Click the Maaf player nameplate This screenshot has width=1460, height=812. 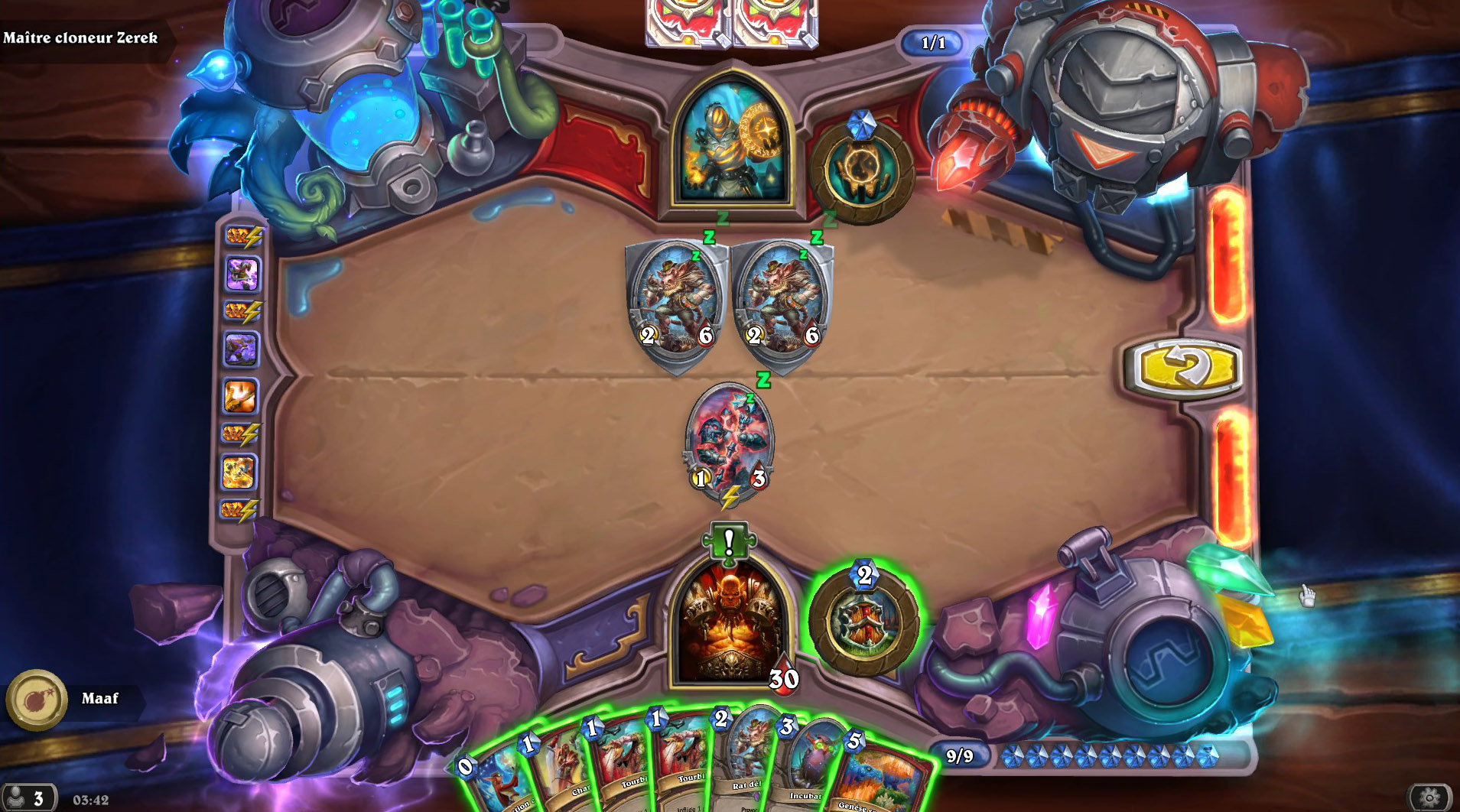pos(99,698)
